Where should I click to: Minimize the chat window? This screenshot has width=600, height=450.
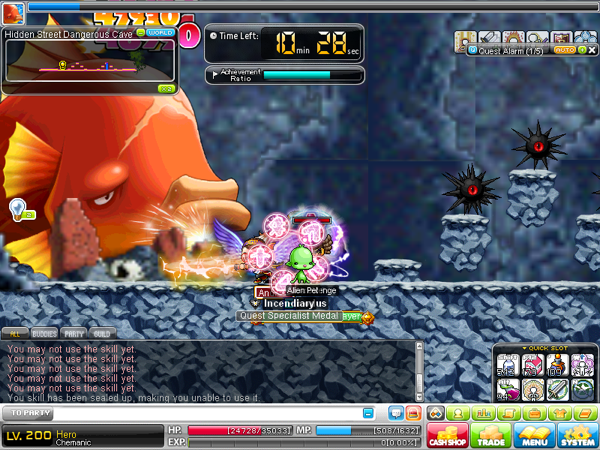(369, 412)
